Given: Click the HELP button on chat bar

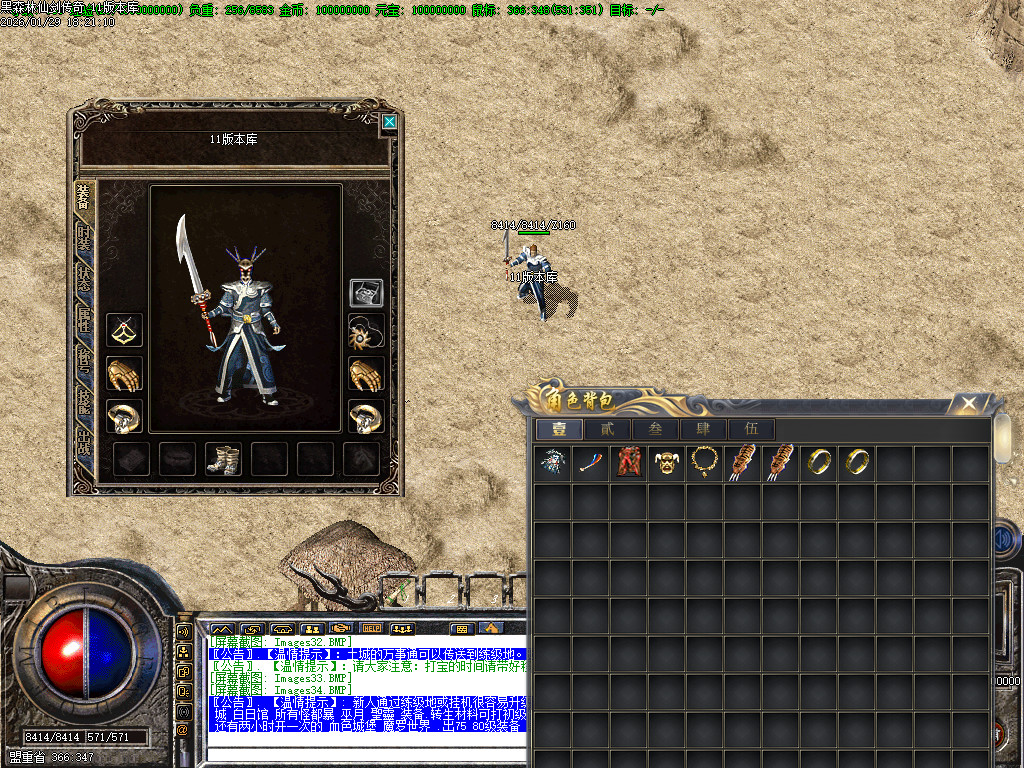Looking at the screenshot, I should (372, 628).
